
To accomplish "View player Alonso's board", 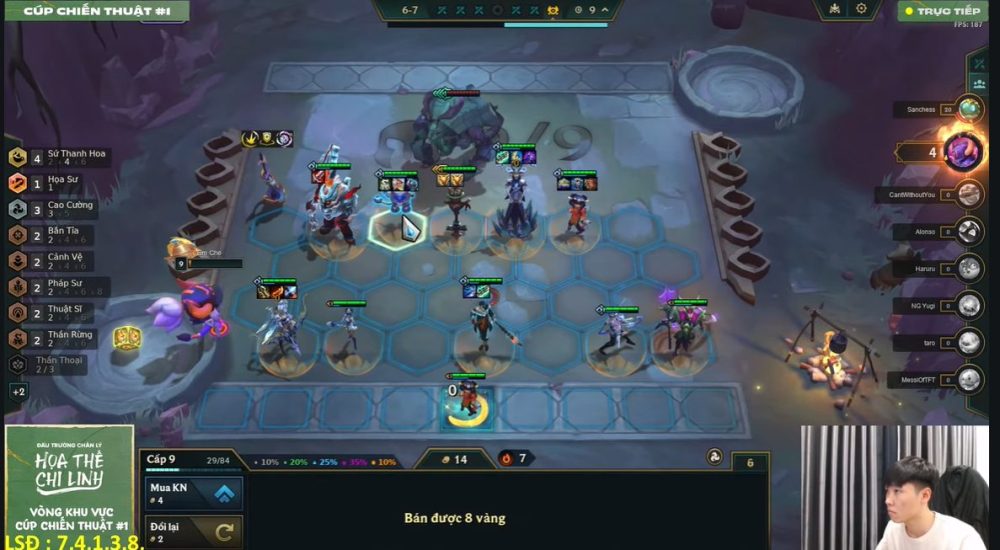I will [968, 231].
